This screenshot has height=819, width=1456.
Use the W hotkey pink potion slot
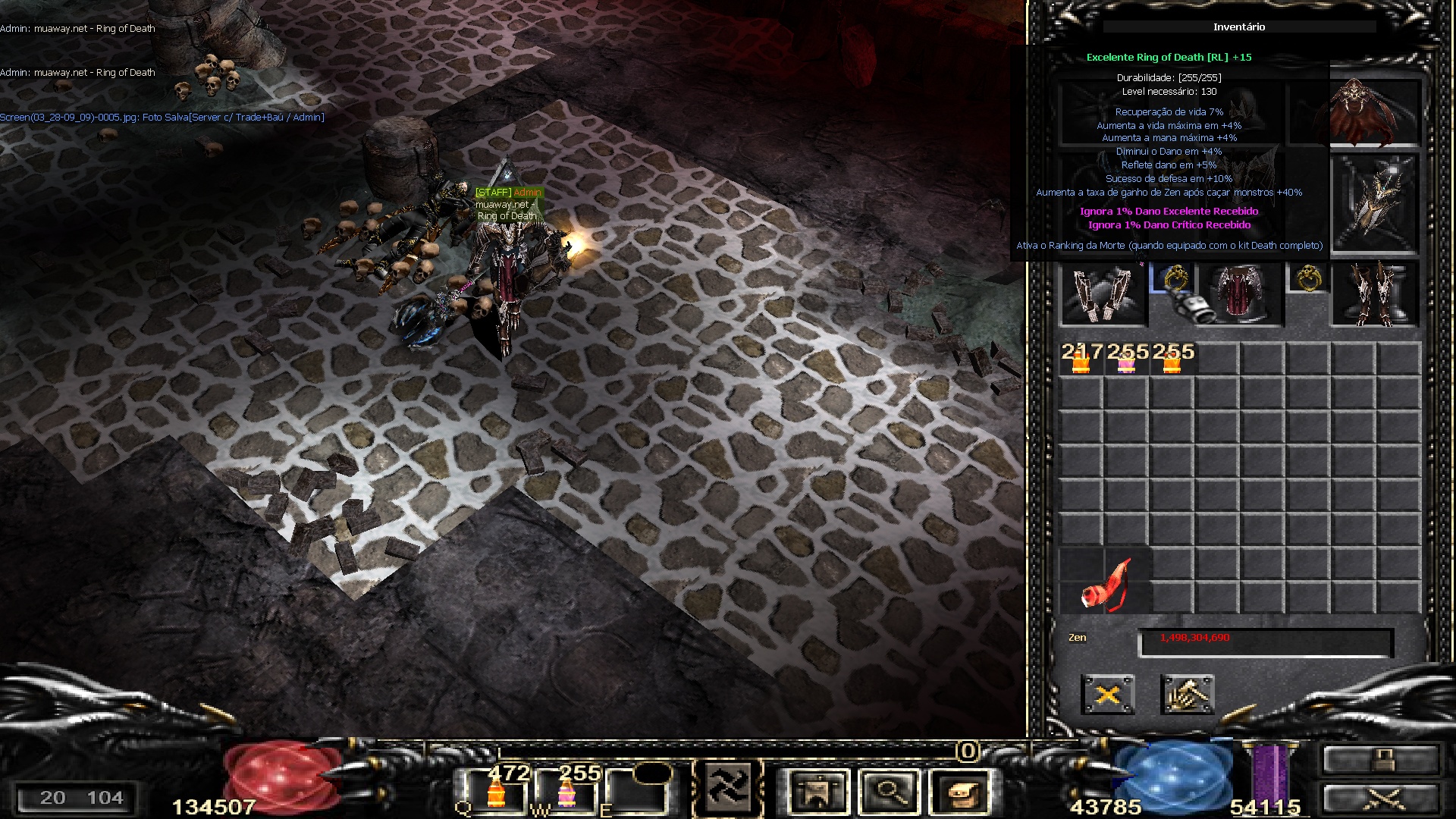click(x=566, y=792)
